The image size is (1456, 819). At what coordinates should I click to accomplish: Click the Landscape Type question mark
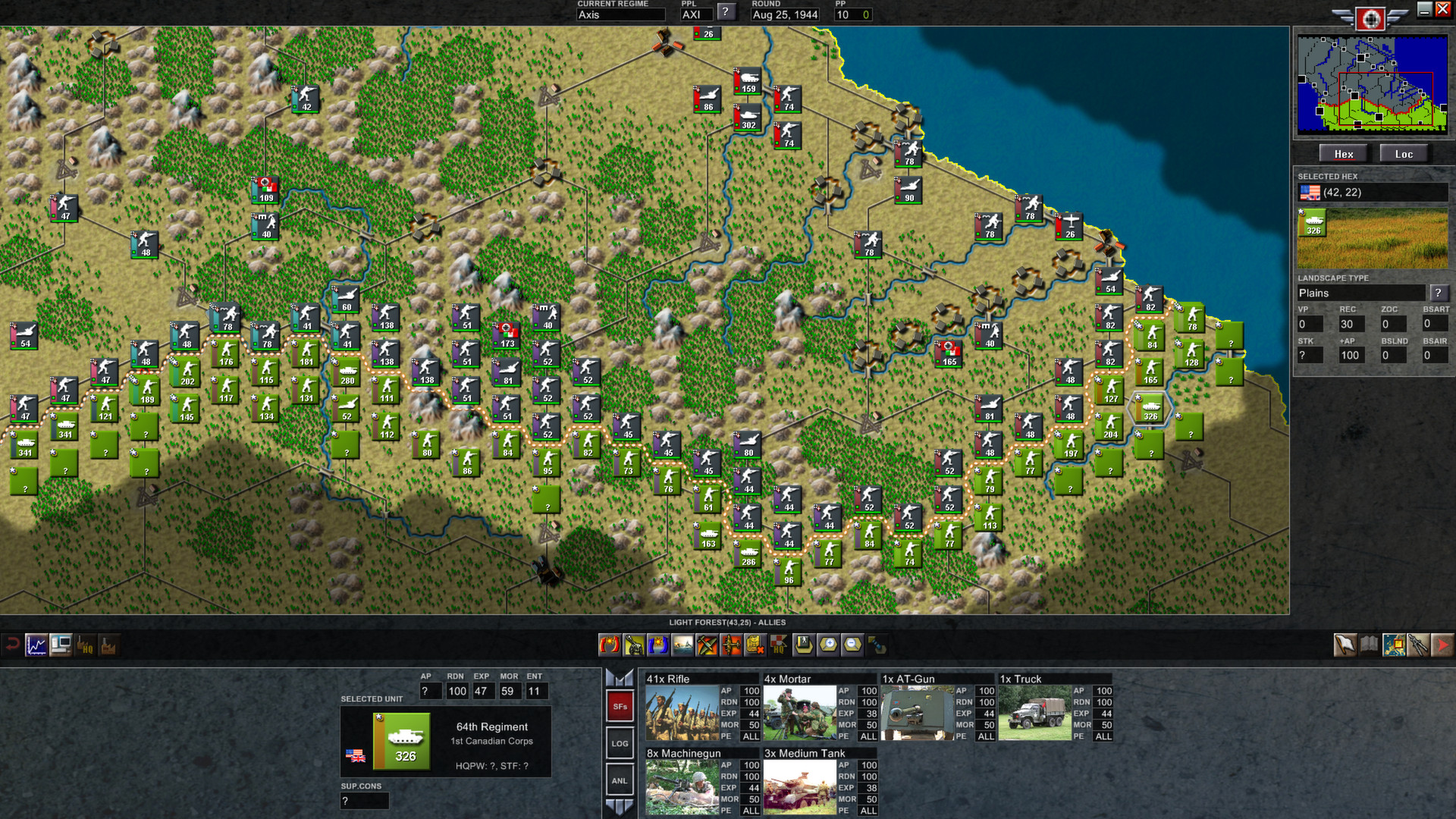pos(1439,293)
